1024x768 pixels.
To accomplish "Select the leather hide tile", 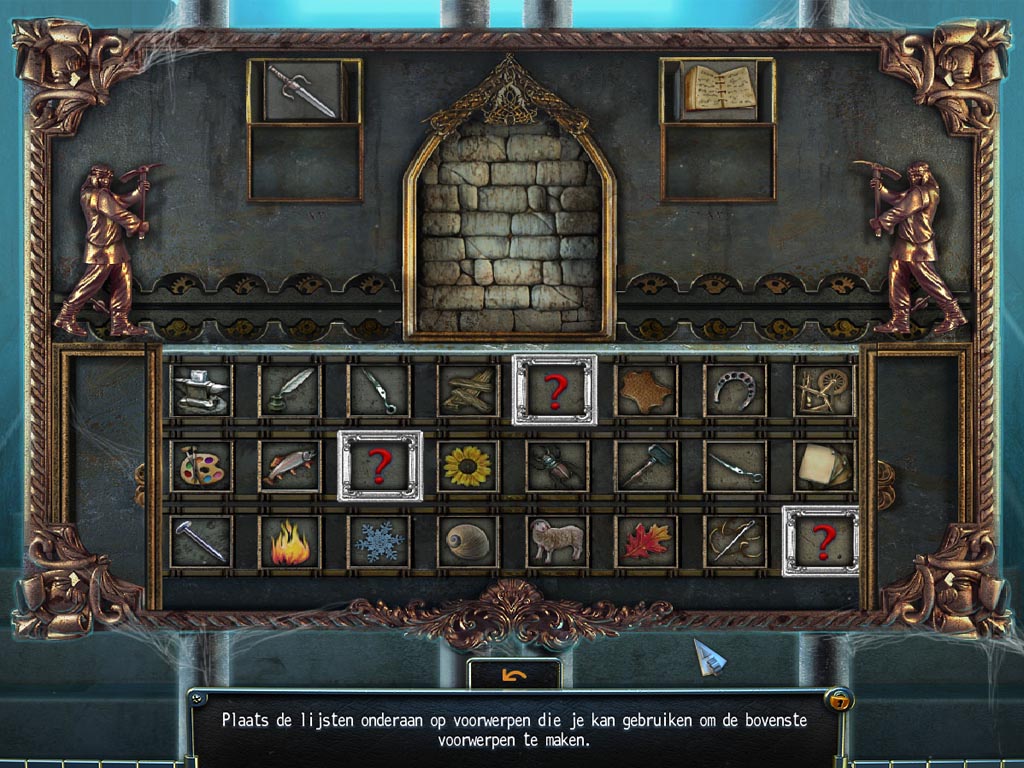I will click(645, 390).
